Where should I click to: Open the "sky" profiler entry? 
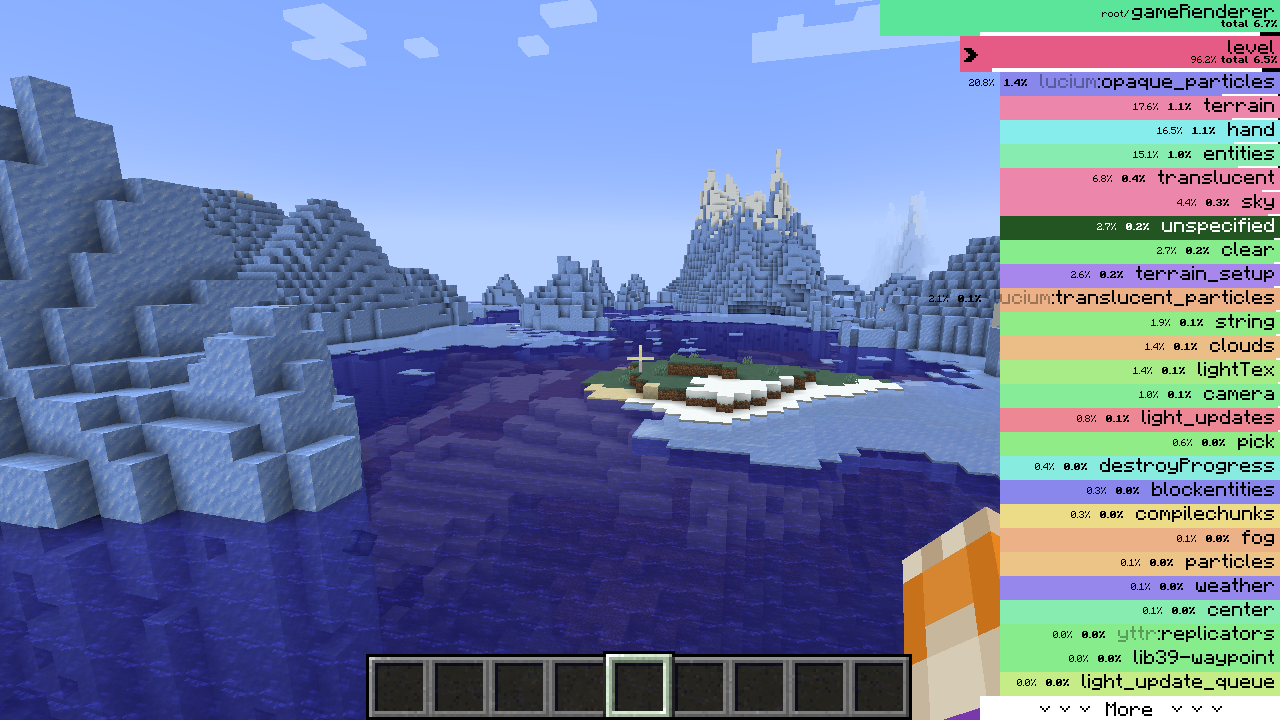pos(1140,201)
